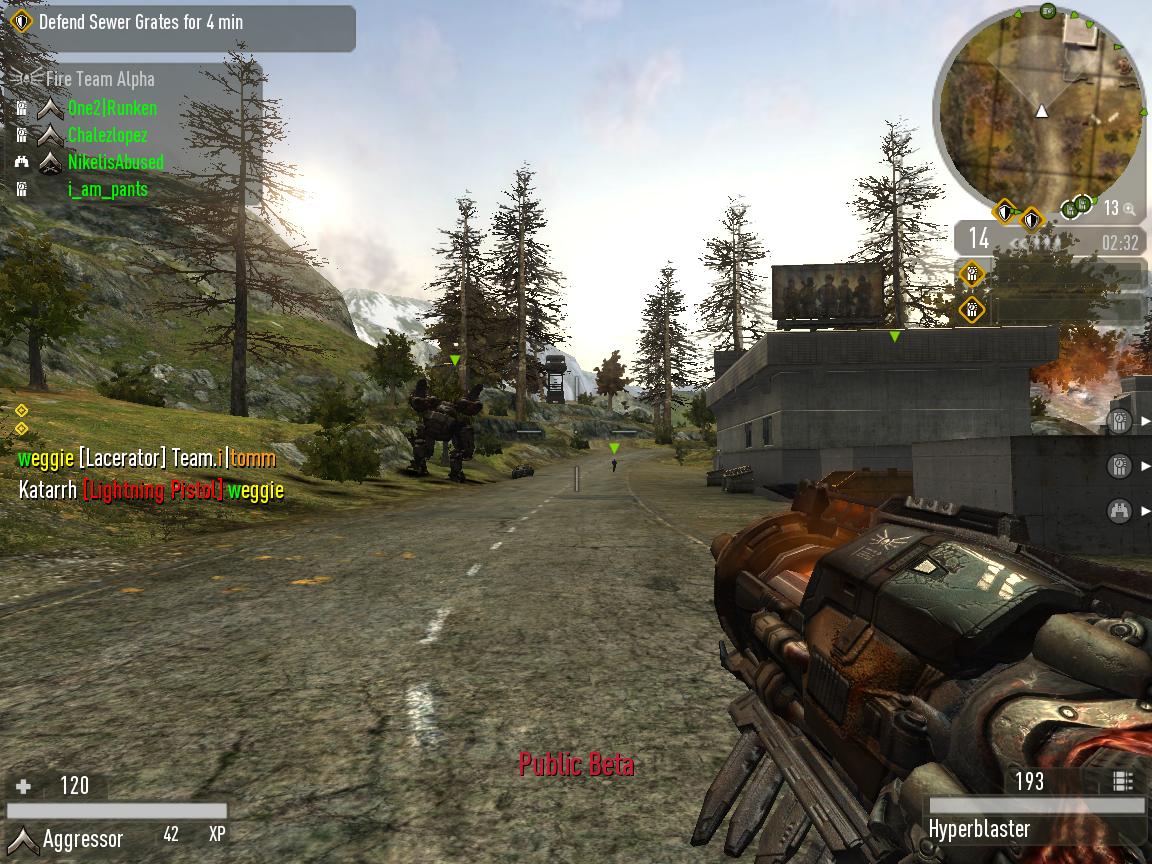
Task: Pick NikelisAbused from the fire team roster
Action: coord(115,162)
